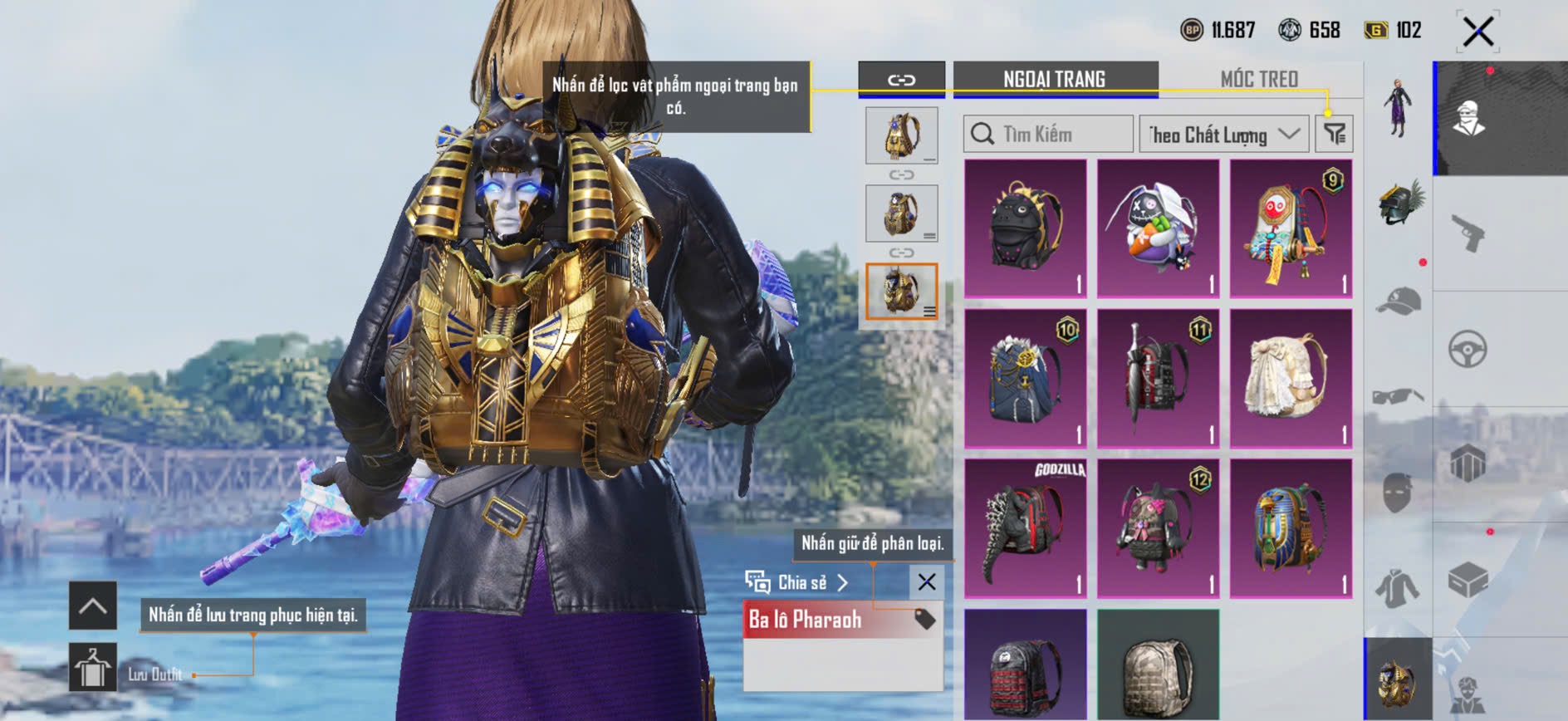Open the helmet category
This screenshot has height=721, width=1568.
(1399, 204)
